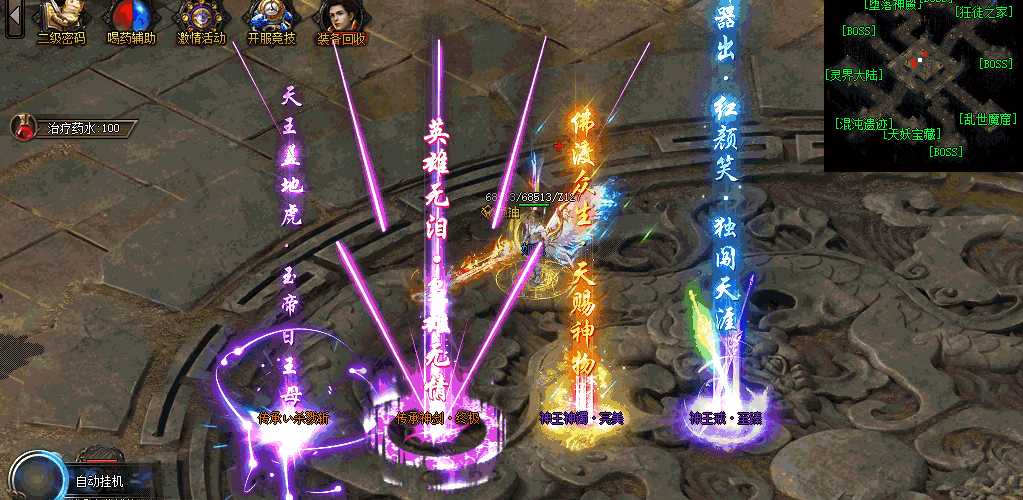Select the 混沌遗迹 label on the minimap
The width and height of the screenshot is (1023, 500).
point(864,123)
